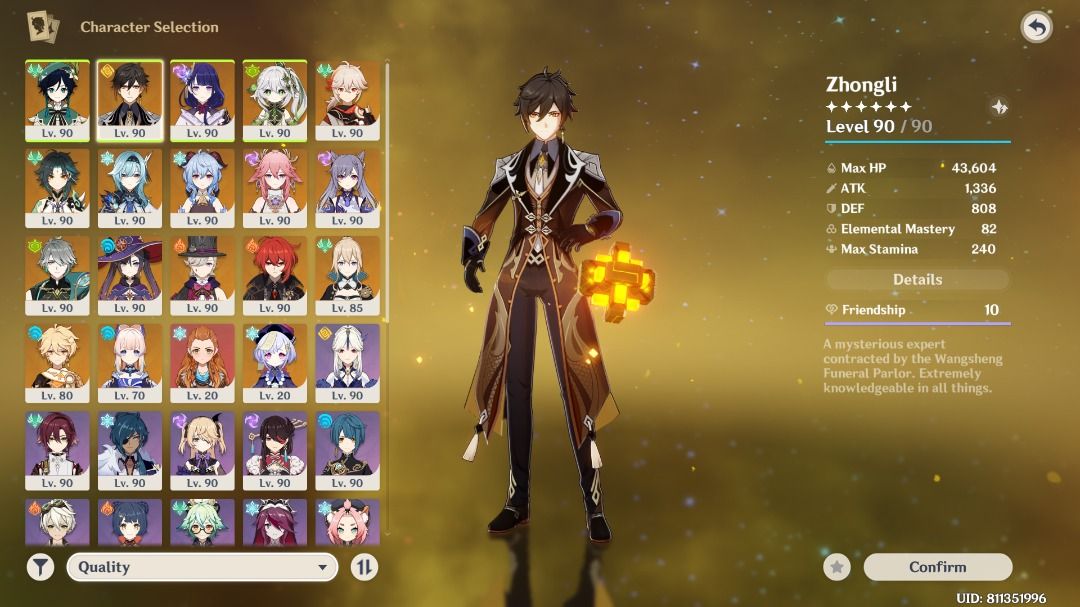
Task: Pick Ganyu's portrait
Action: (x=202, y=187)
